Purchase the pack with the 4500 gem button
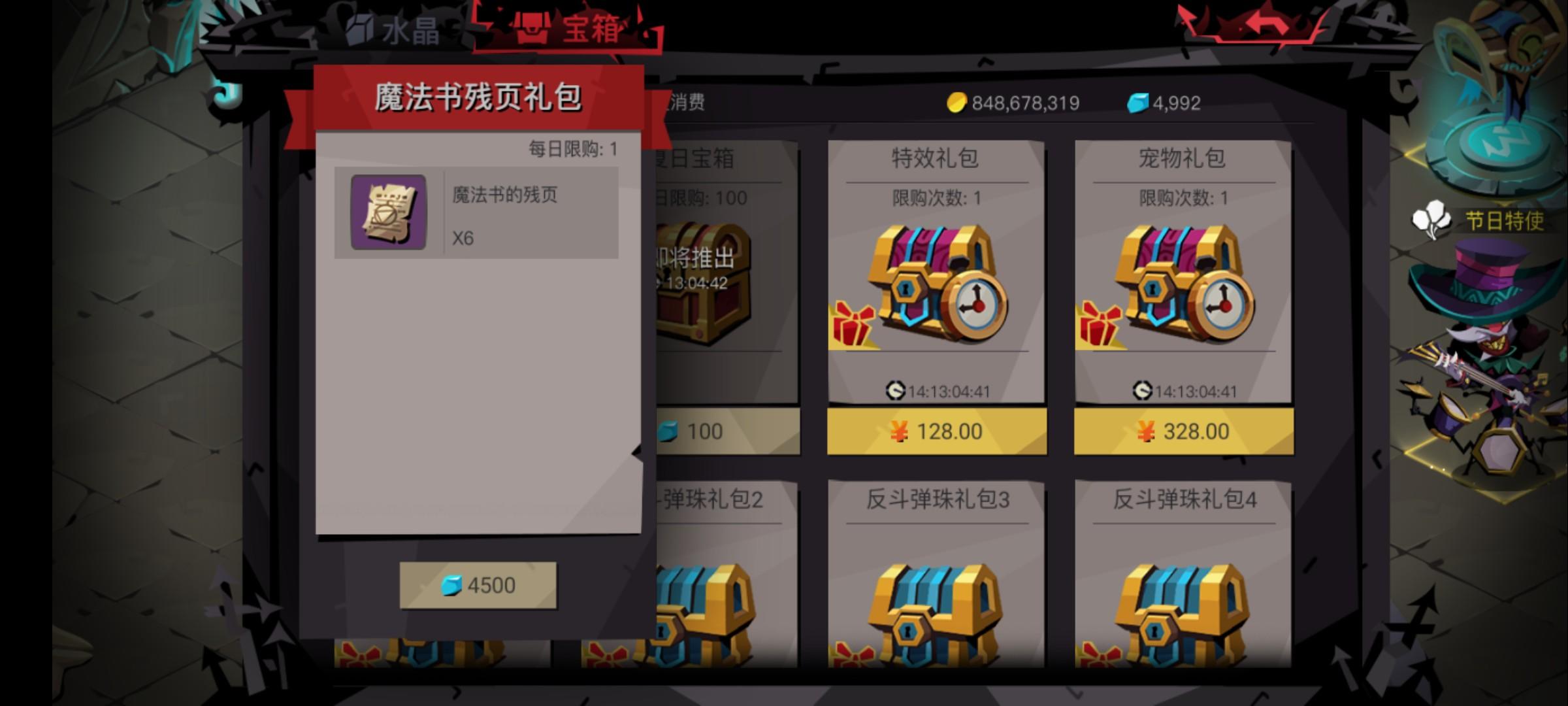Screen dimensions: 1568x706 (x=479, y=584)
